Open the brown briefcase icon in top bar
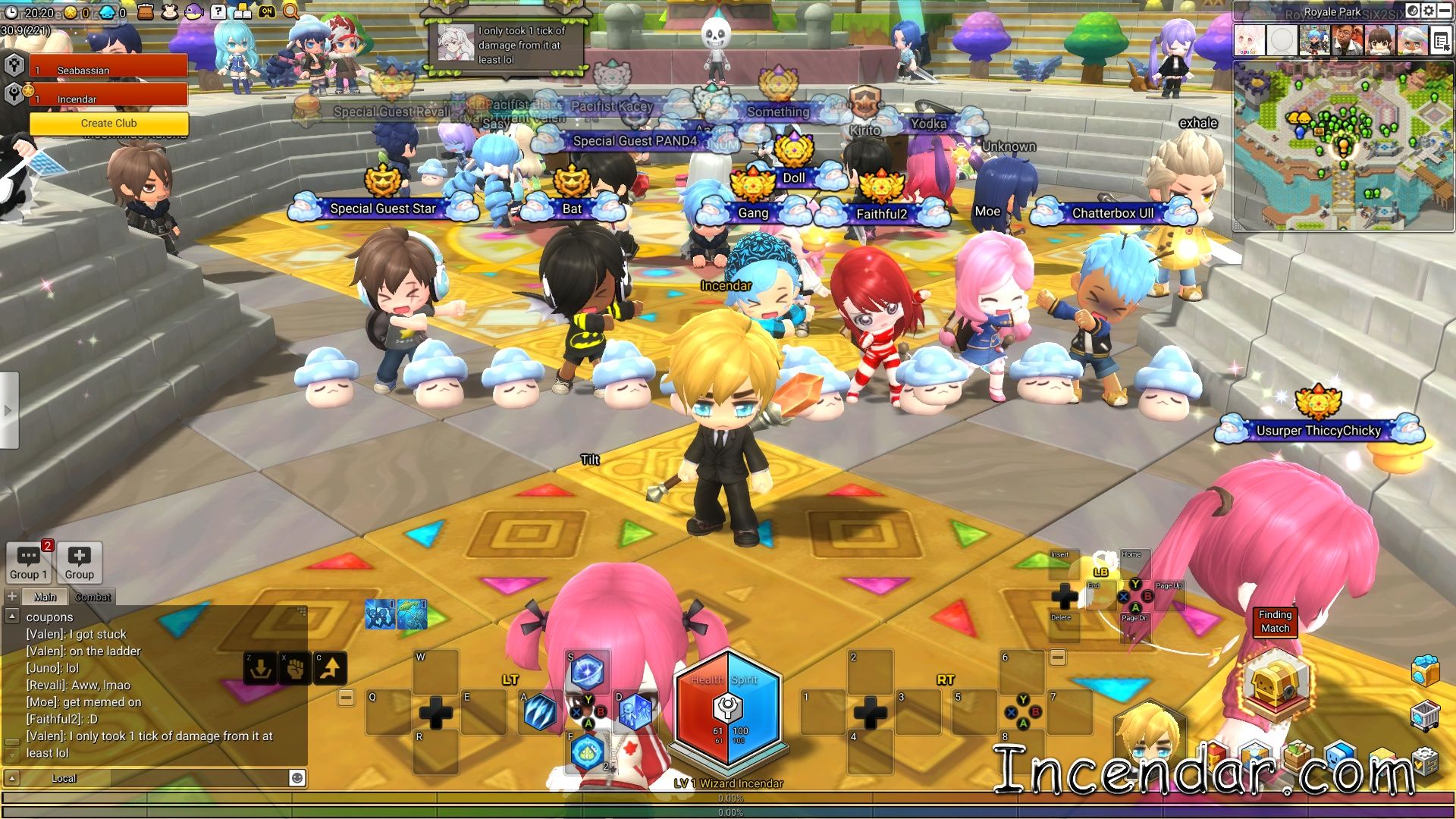The height and width of the screenshot is (819, 1456). [146, 11]
